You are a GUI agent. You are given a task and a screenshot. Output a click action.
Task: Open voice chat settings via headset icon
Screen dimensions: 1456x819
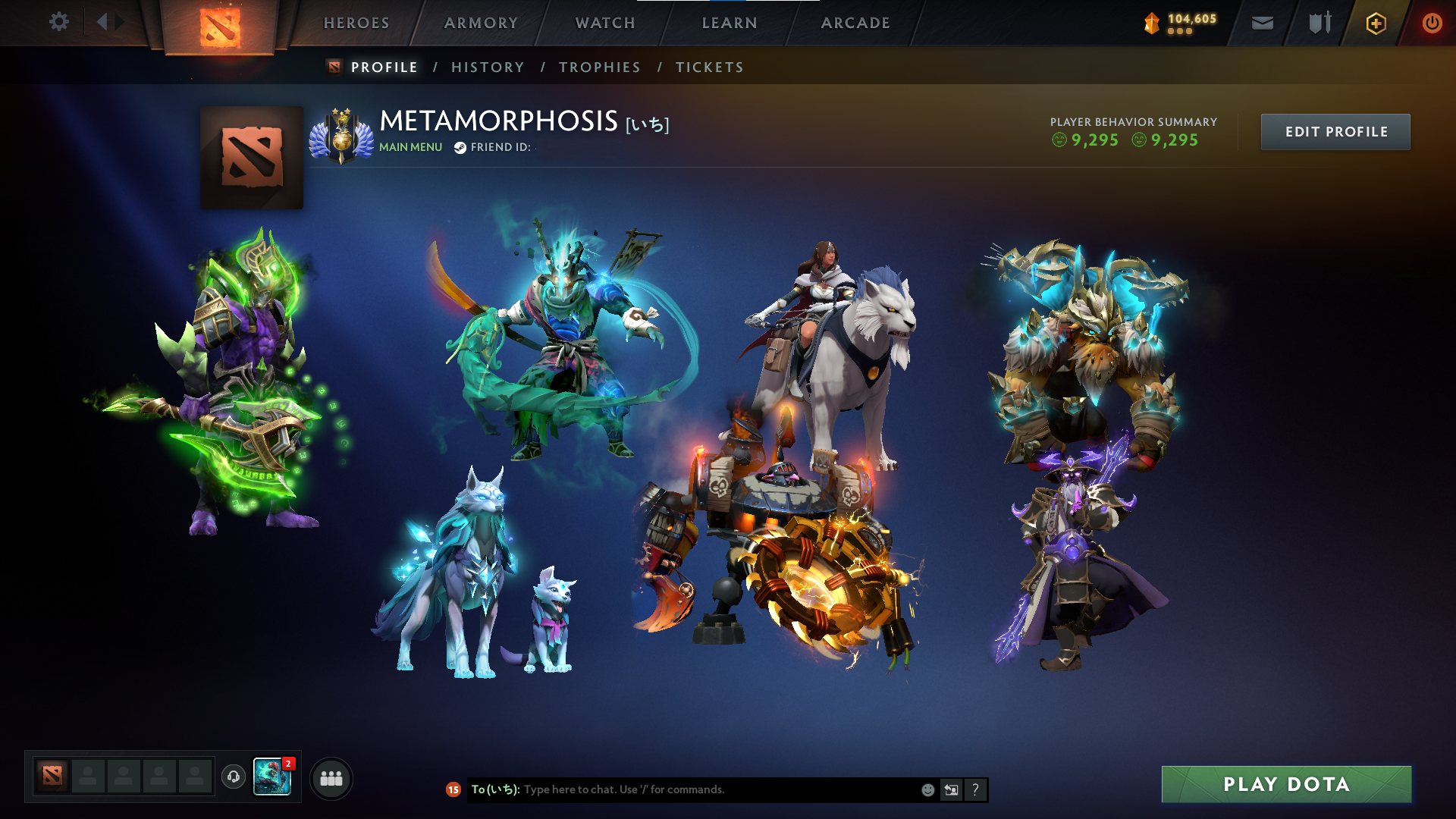tap(234, 777)
